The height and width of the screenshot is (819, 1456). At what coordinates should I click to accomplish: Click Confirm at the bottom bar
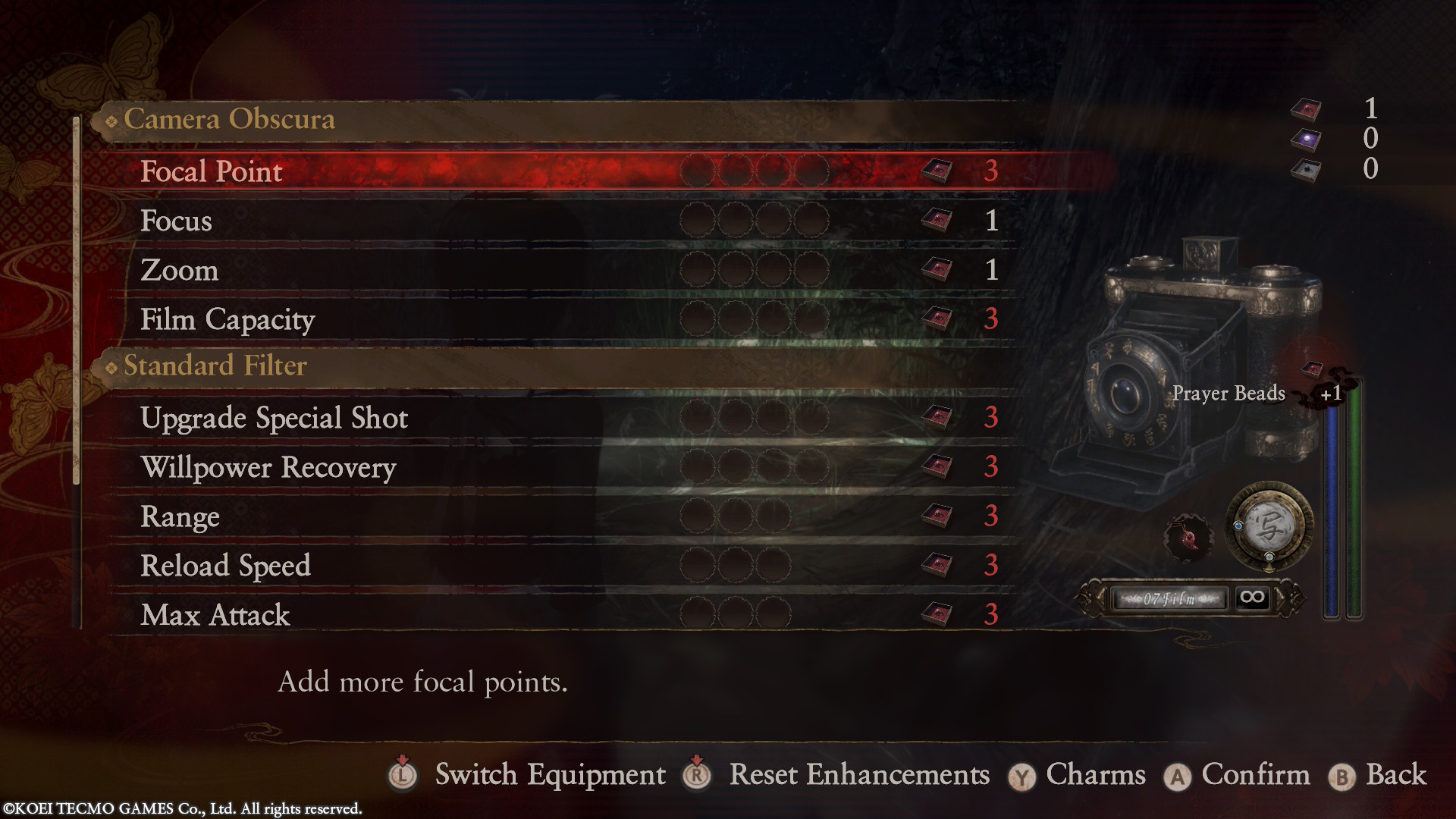[1255, 775]
